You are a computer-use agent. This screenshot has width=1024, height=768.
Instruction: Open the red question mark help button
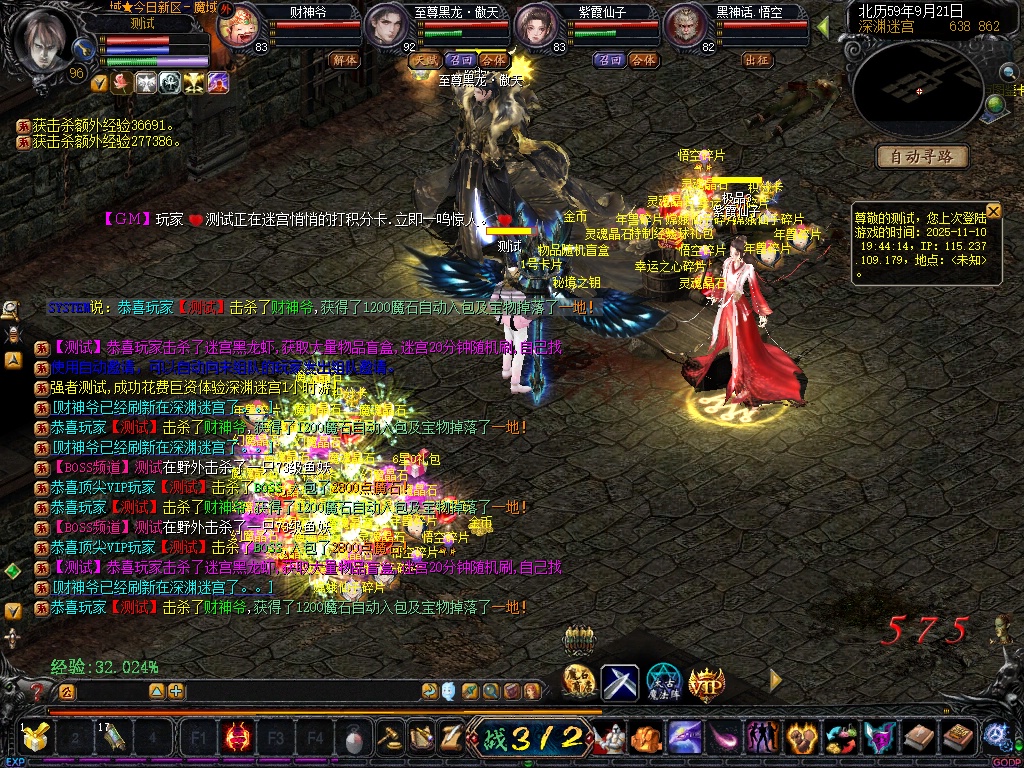point(38,691)
